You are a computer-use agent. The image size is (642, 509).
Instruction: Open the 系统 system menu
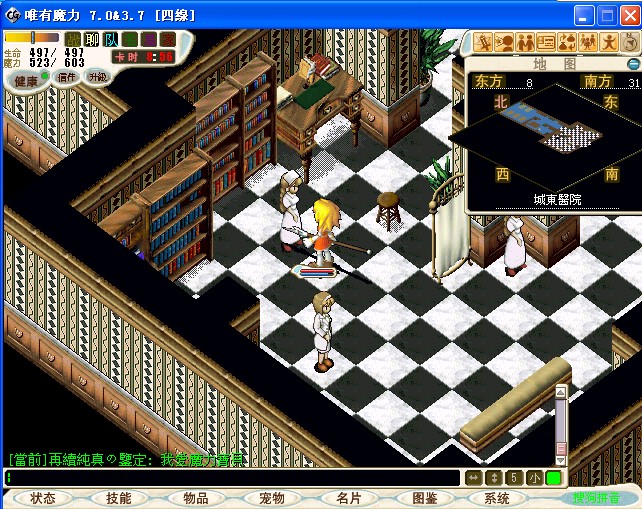coord(497,498)
